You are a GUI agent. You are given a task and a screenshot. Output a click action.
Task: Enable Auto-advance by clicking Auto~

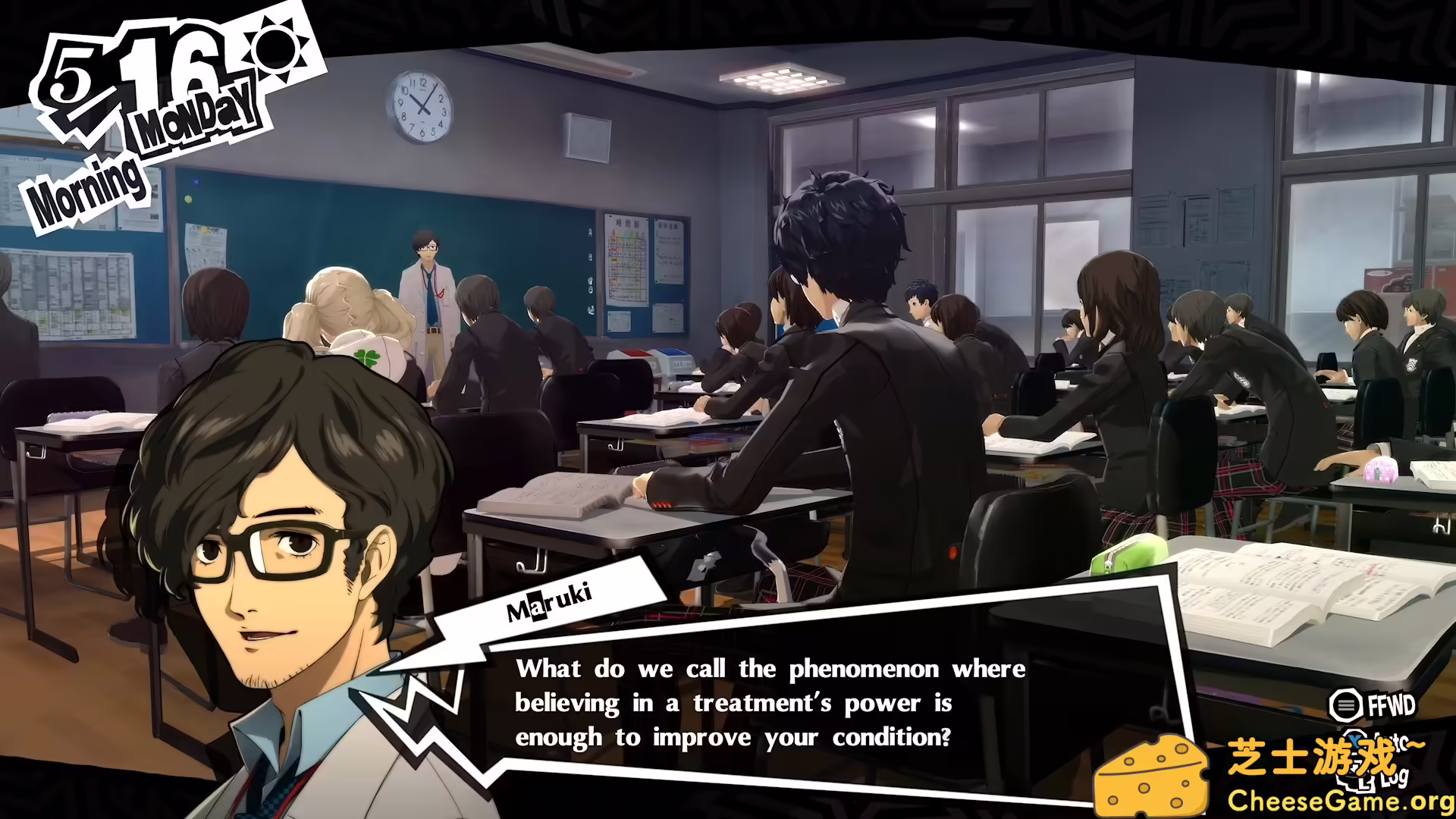(1395, 743)
